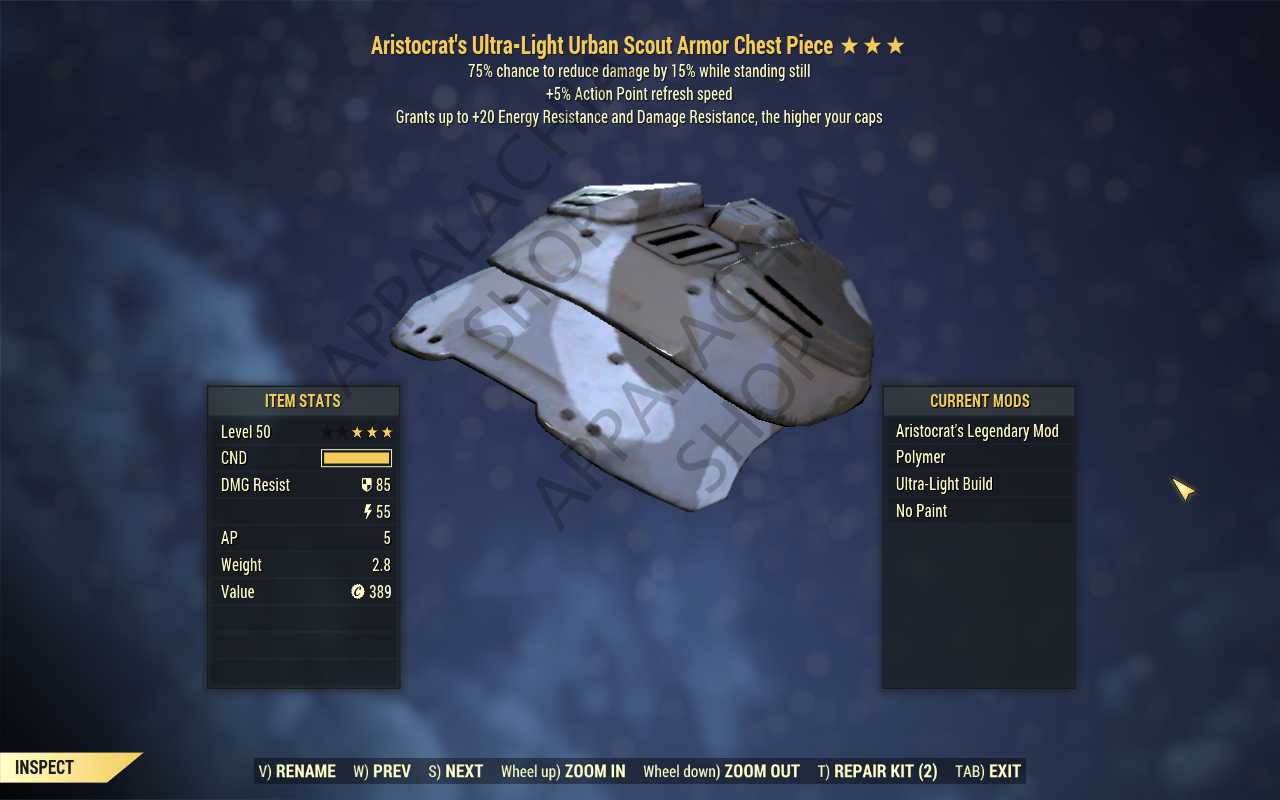Exit the inspect screen via EXIT
Image resolution: width=1280 pixels, height=800 pixels.
[x=988, y=771]
